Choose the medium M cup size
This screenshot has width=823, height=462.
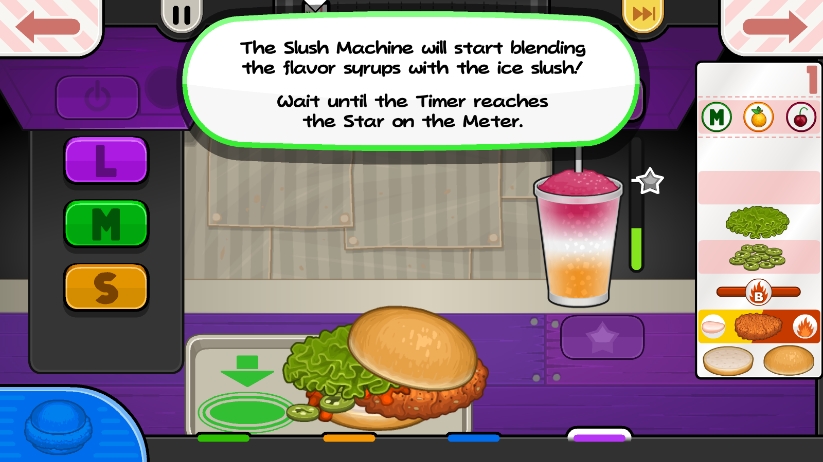pyautogui.click(x=106, y=223)
